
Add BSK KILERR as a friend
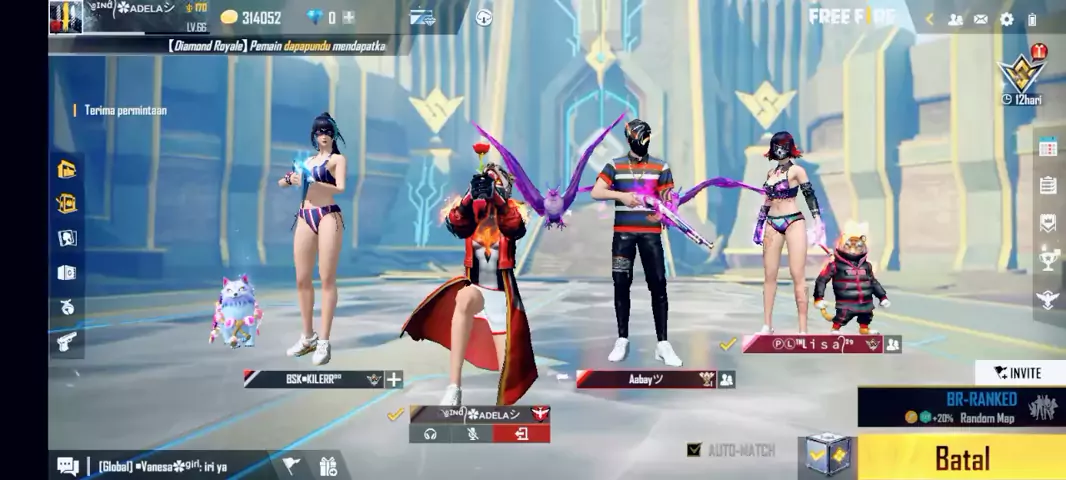[x=394, y=379]
